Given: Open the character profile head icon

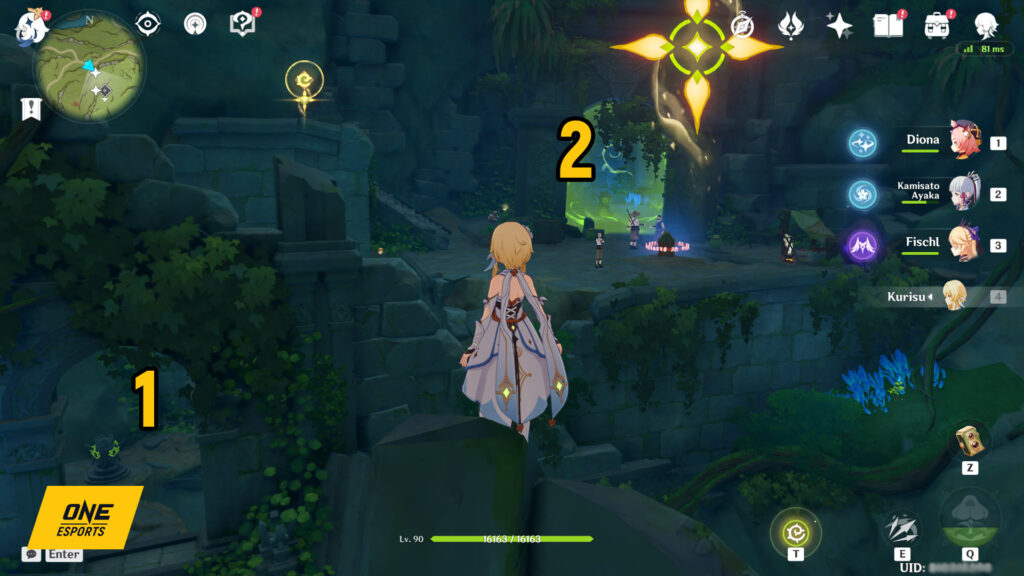Looking at the screenshot, I should click(986, 25).
